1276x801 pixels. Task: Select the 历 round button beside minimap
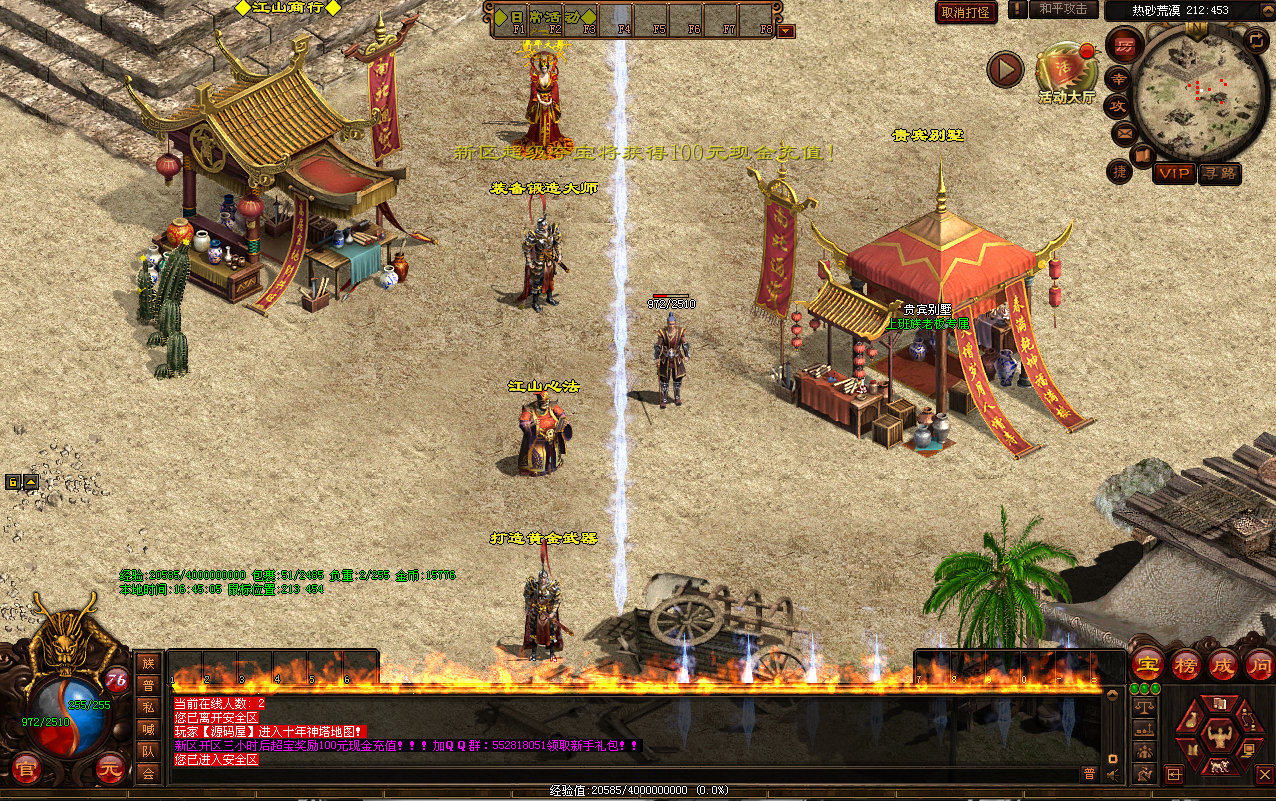[1125, 46]
